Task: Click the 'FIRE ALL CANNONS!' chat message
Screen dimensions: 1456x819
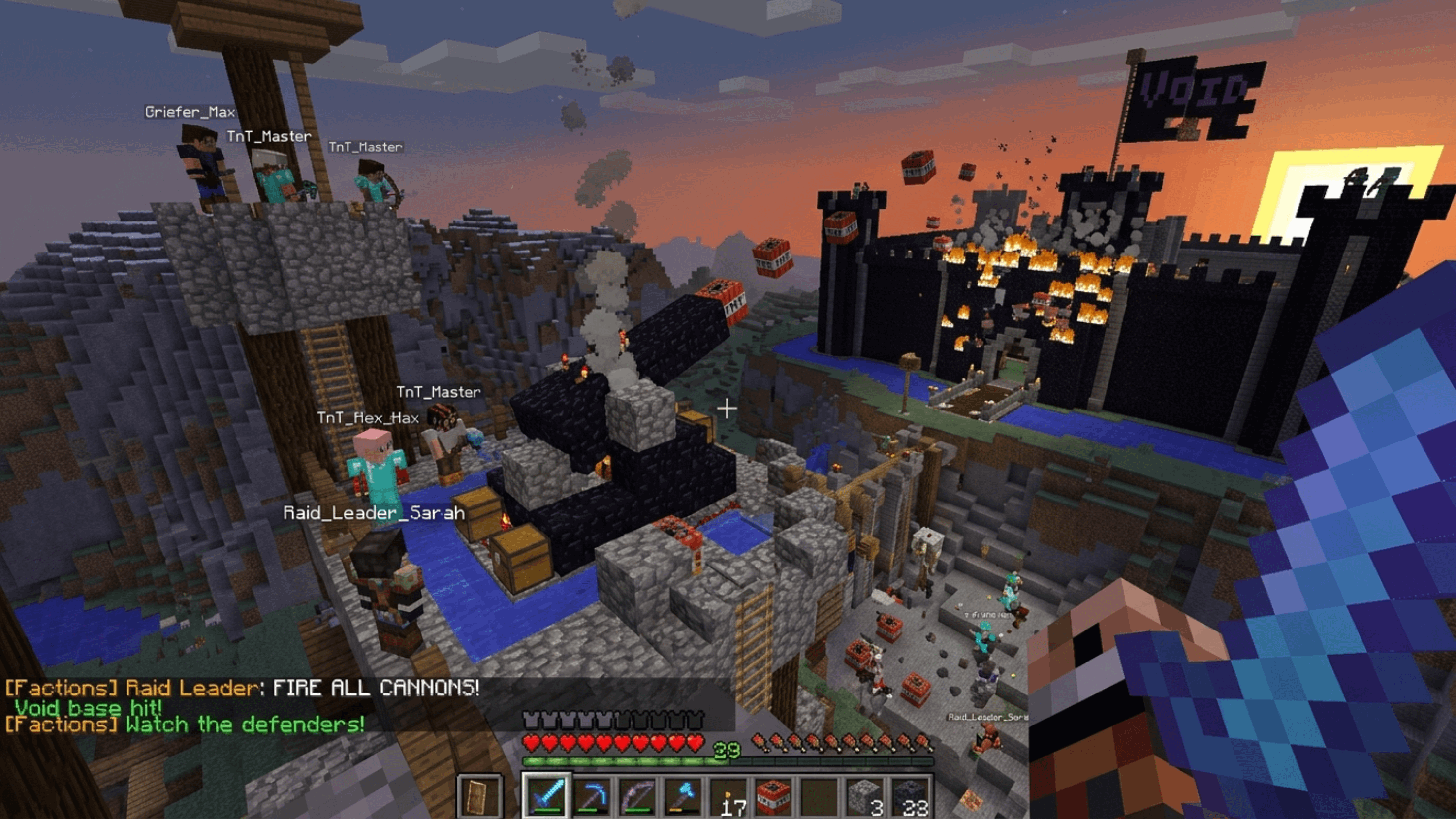Action: 375,688
